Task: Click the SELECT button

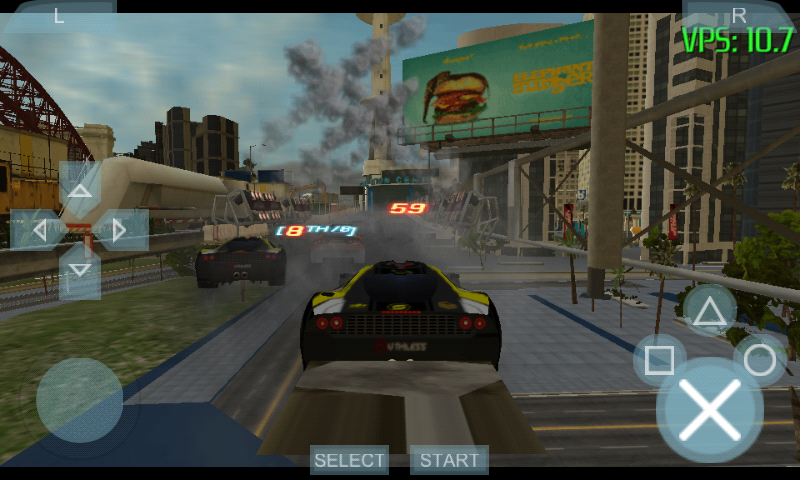Action: (x=349, y=460)
